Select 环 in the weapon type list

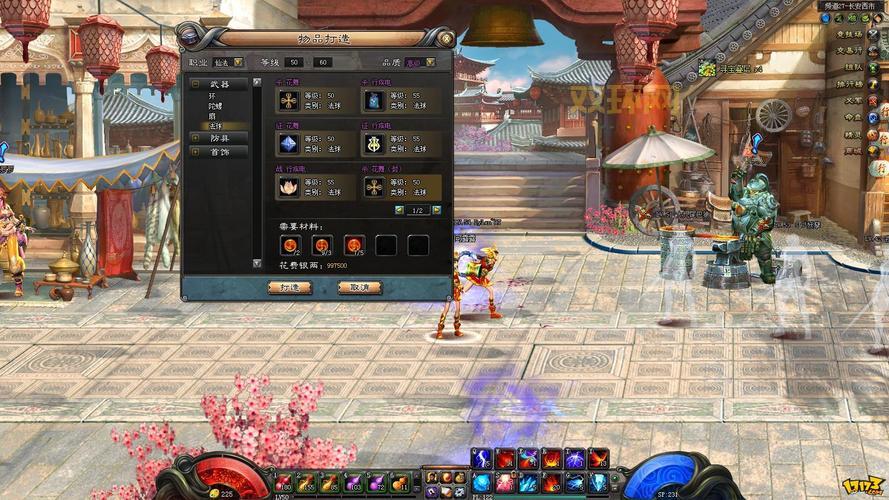pos(212,95)
